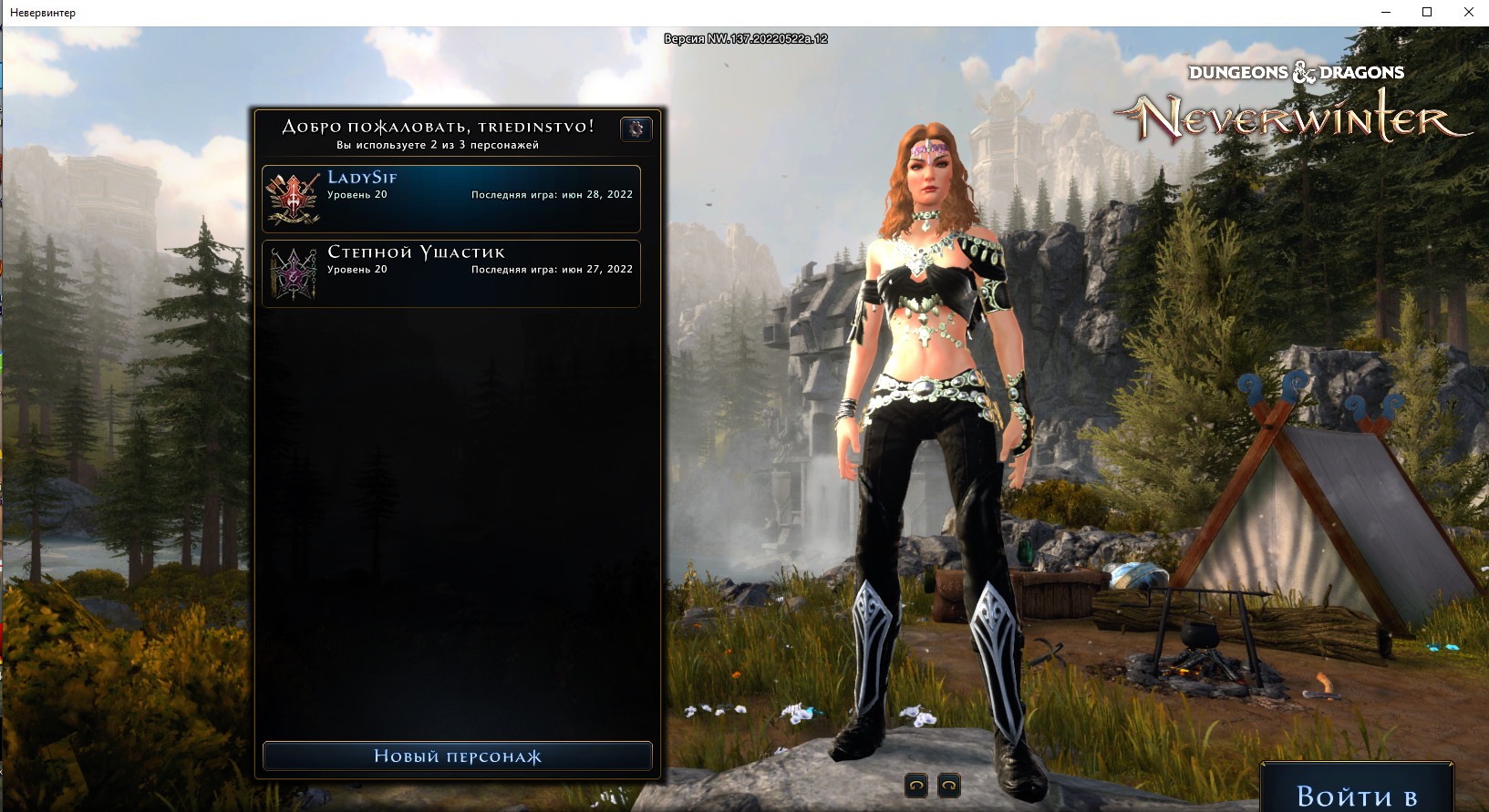
Task: Click LadySif's last played date июн 28, 2022
Action: coord(551,193)
